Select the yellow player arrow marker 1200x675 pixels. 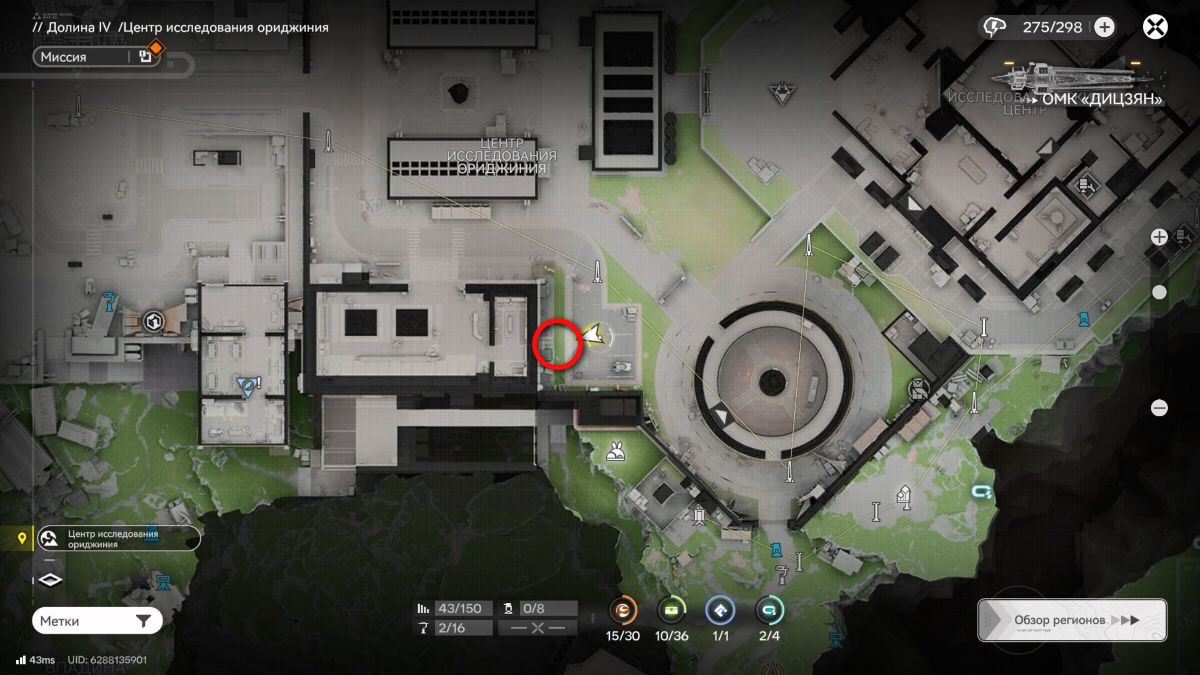596,336
